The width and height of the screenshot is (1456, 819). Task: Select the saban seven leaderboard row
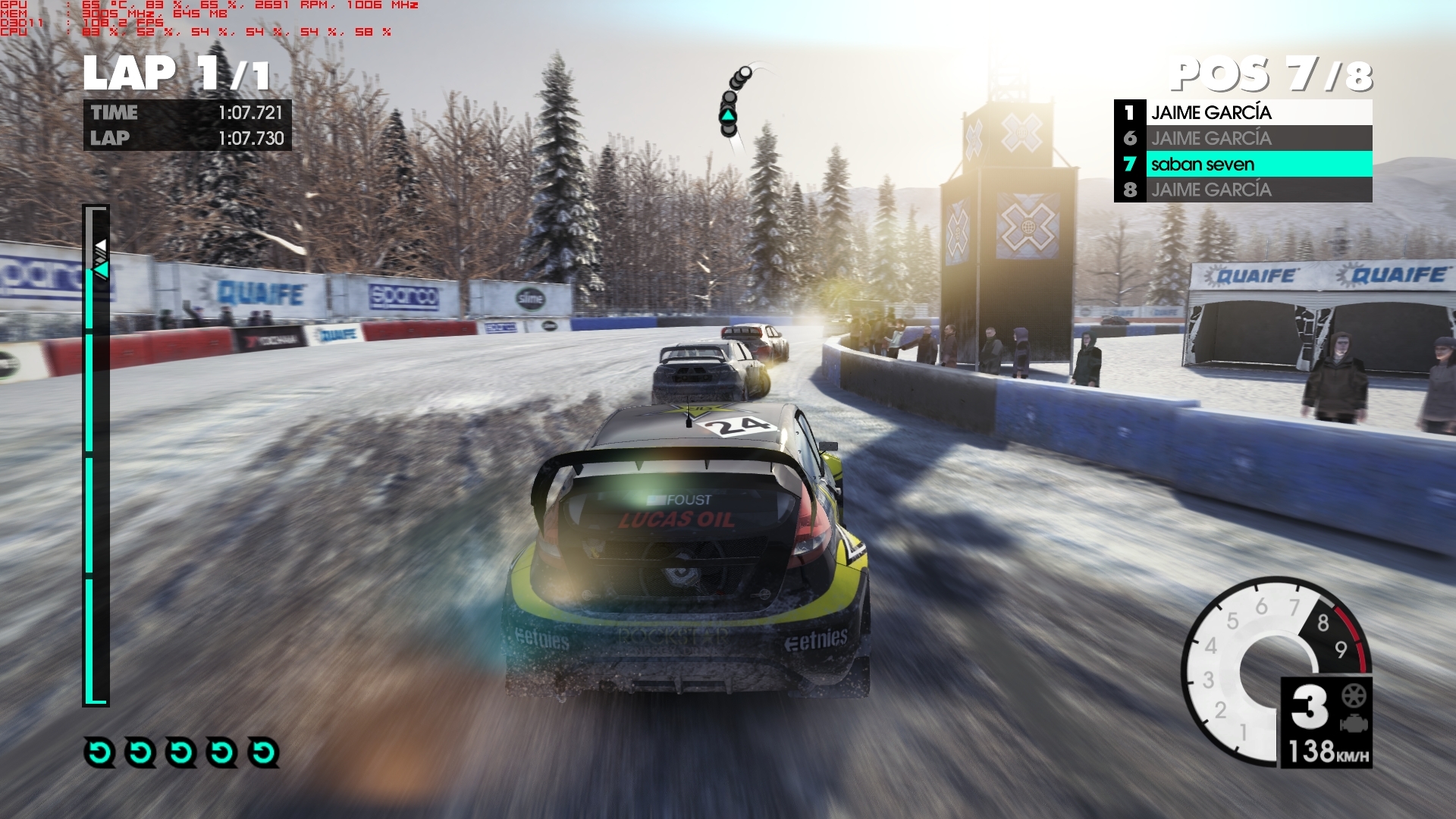click(x=1243, y=164)
